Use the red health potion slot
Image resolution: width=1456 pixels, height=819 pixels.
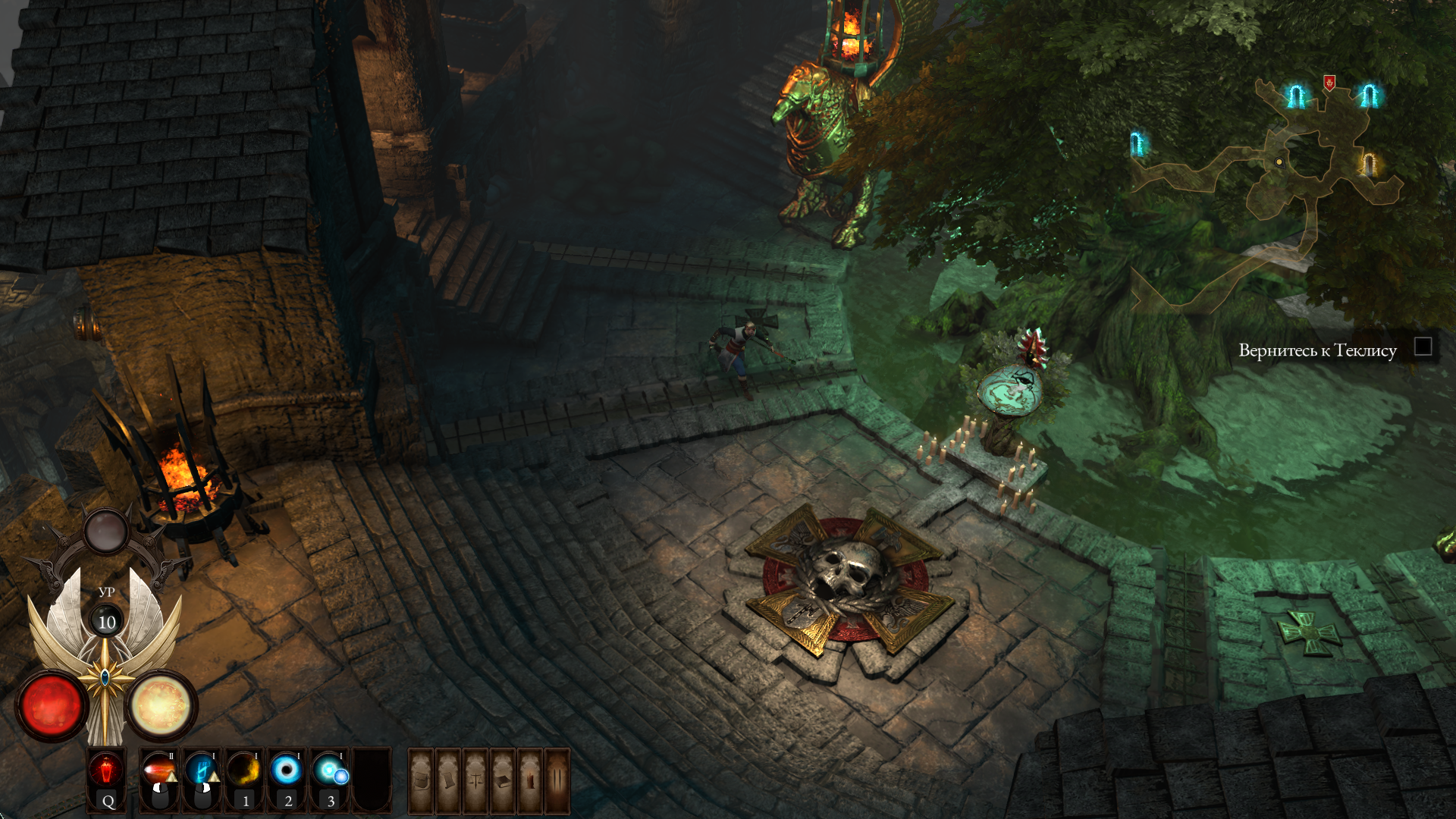coord(107,772)
